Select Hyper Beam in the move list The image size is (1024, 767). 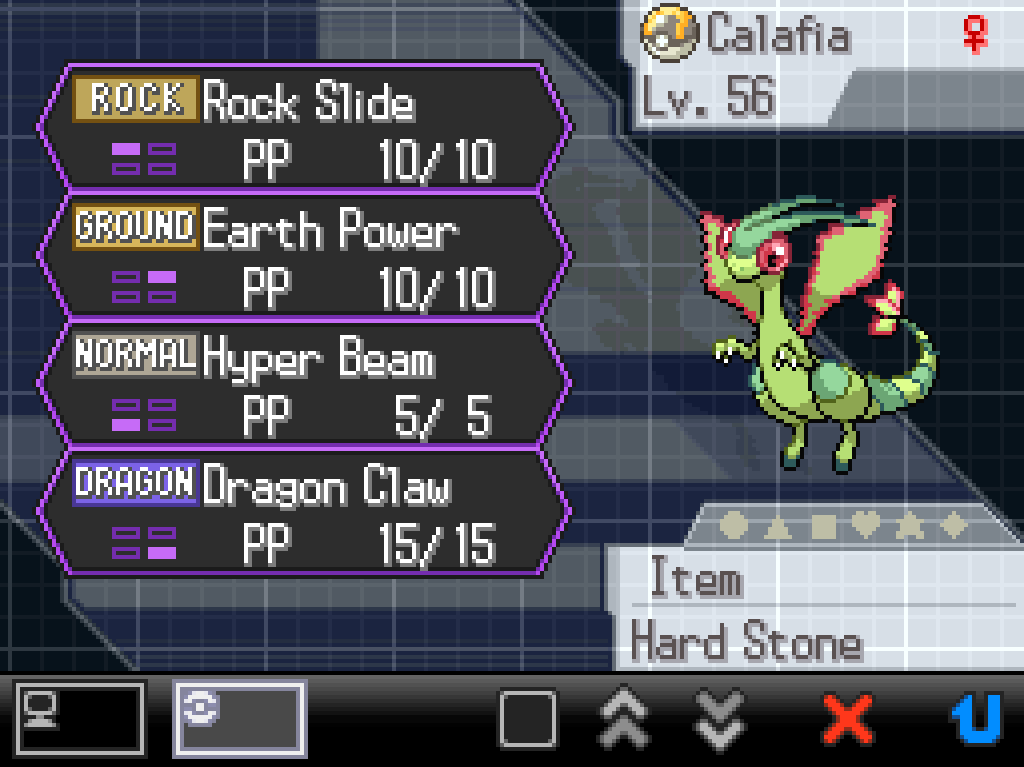(305, 385)
